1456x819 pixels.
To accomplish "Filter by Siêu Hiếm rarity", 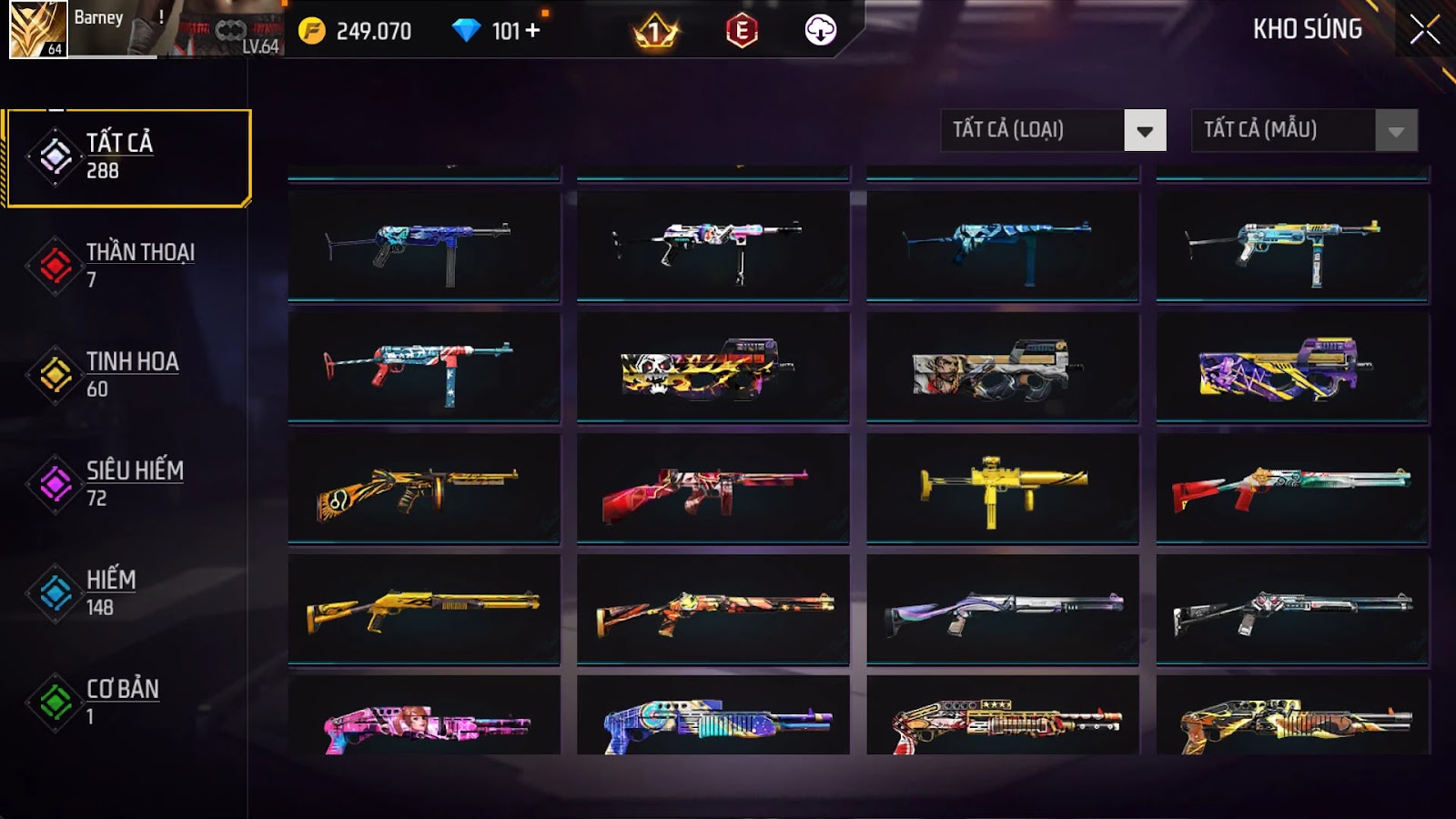I will click(x=126, y=483).
